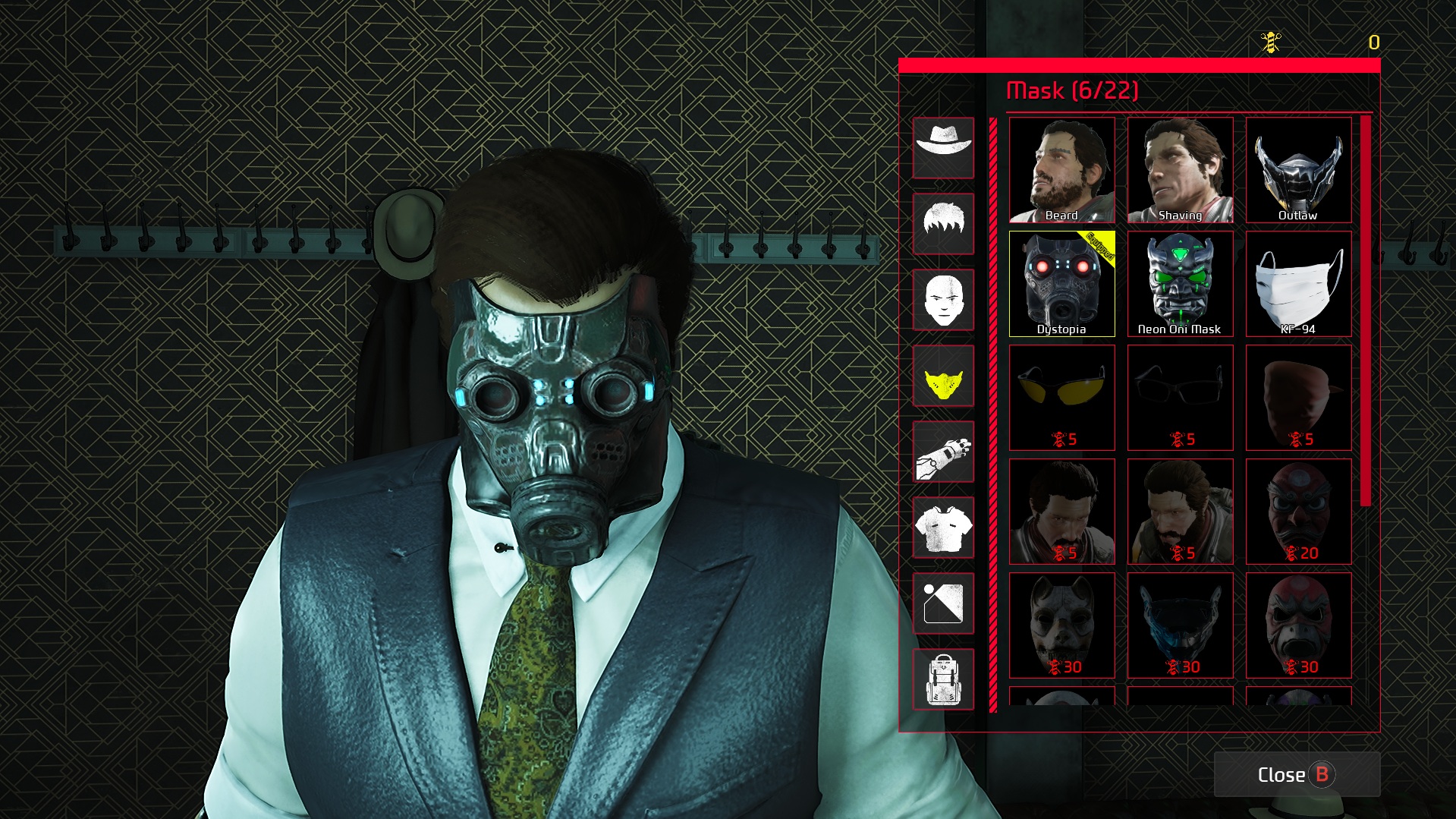Select the hat category tab

tap(943, 148)
